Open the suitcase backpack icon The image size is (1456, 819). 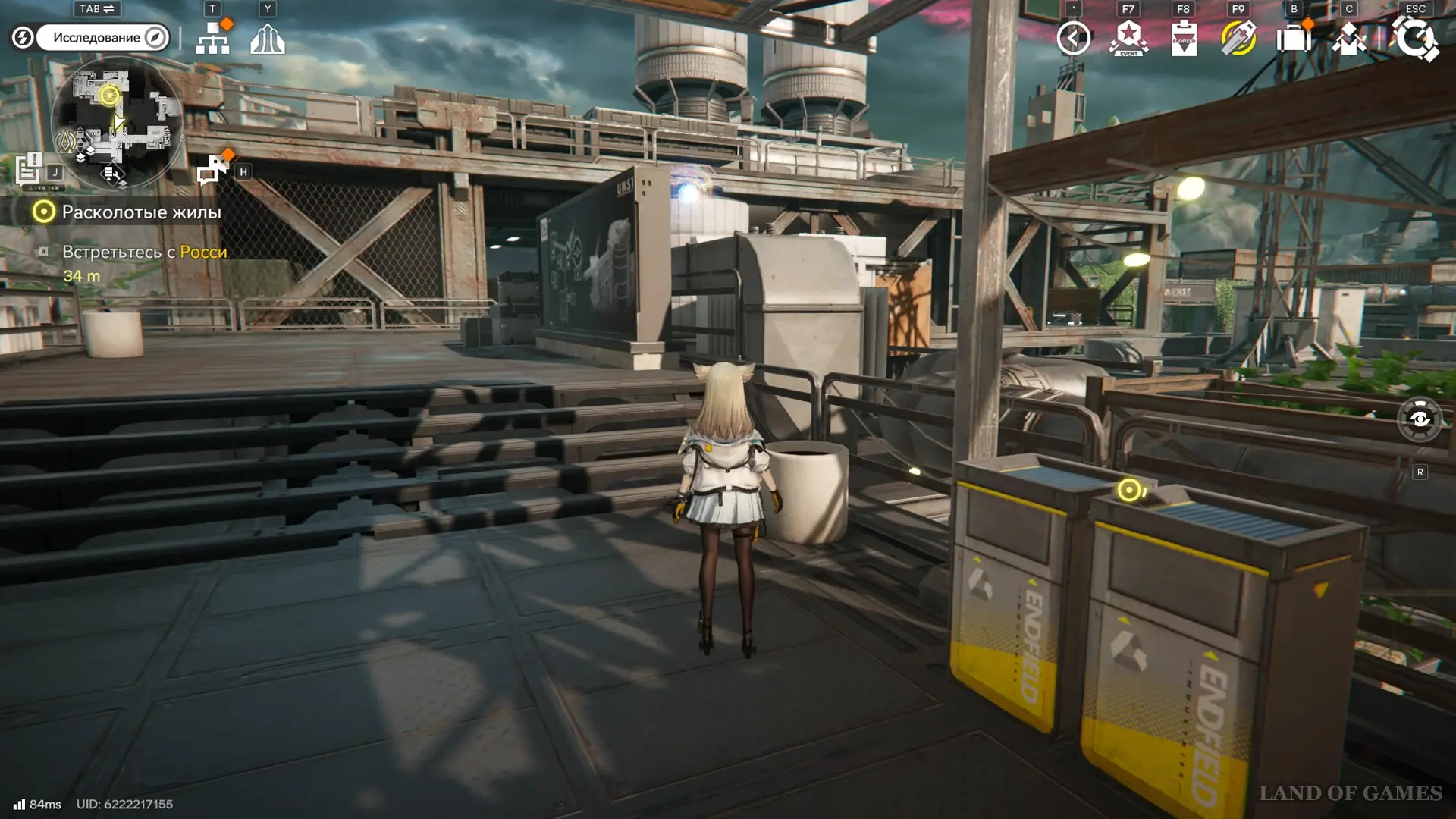tap(1294, 38)
